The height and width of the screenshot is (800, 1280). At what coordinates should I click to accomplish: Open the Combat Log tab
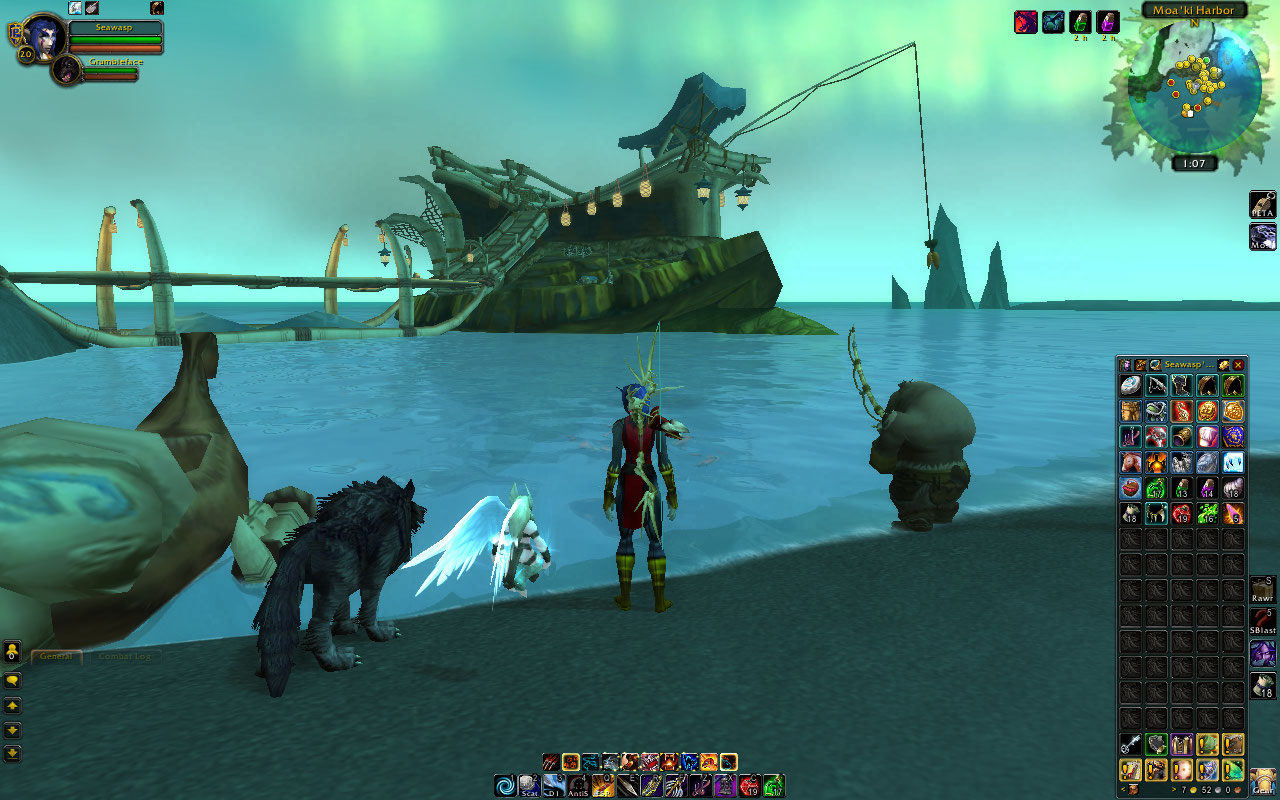(x=124, y=656)
